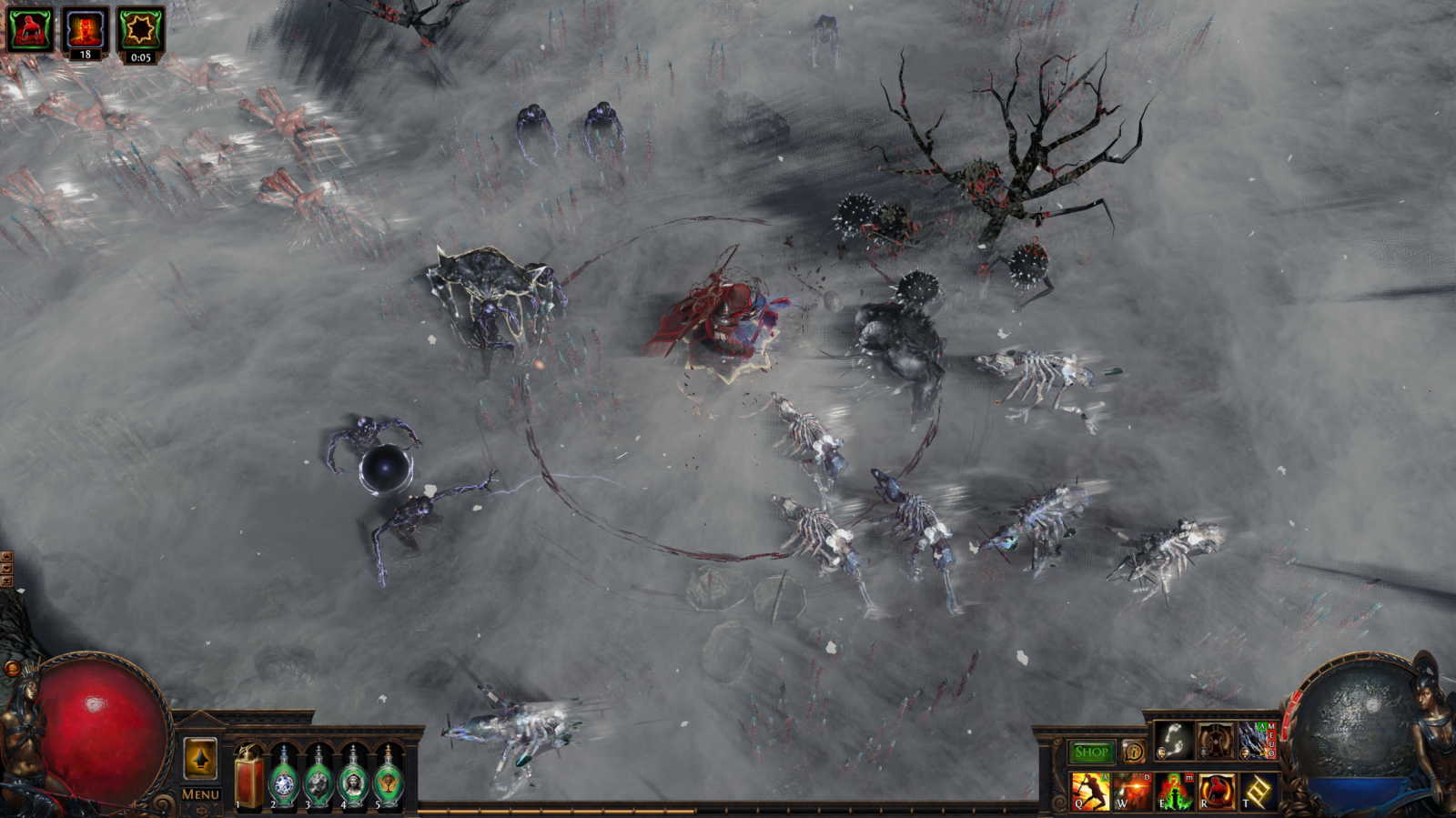Select the glowing body aura skill slot
This screenshot has width=1456, height=818.
(1216, 741)
